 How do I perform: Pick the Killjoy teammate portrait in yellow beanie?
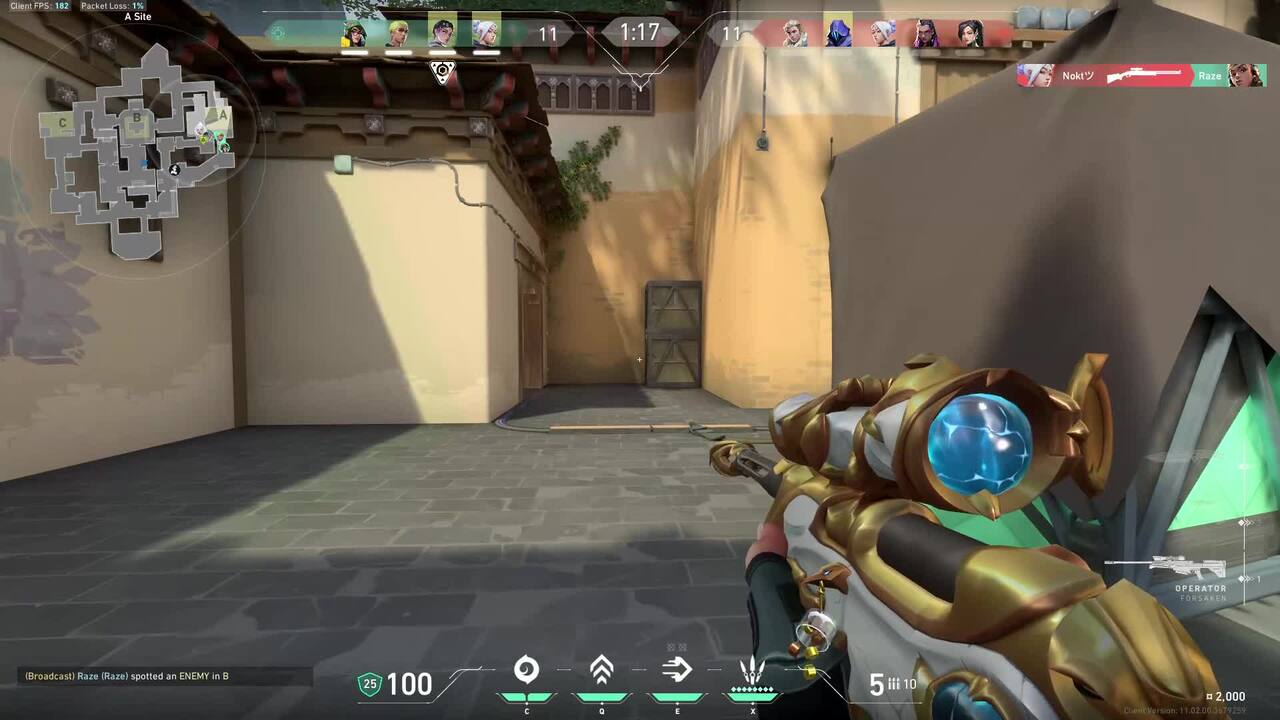(x=355, y=34)
